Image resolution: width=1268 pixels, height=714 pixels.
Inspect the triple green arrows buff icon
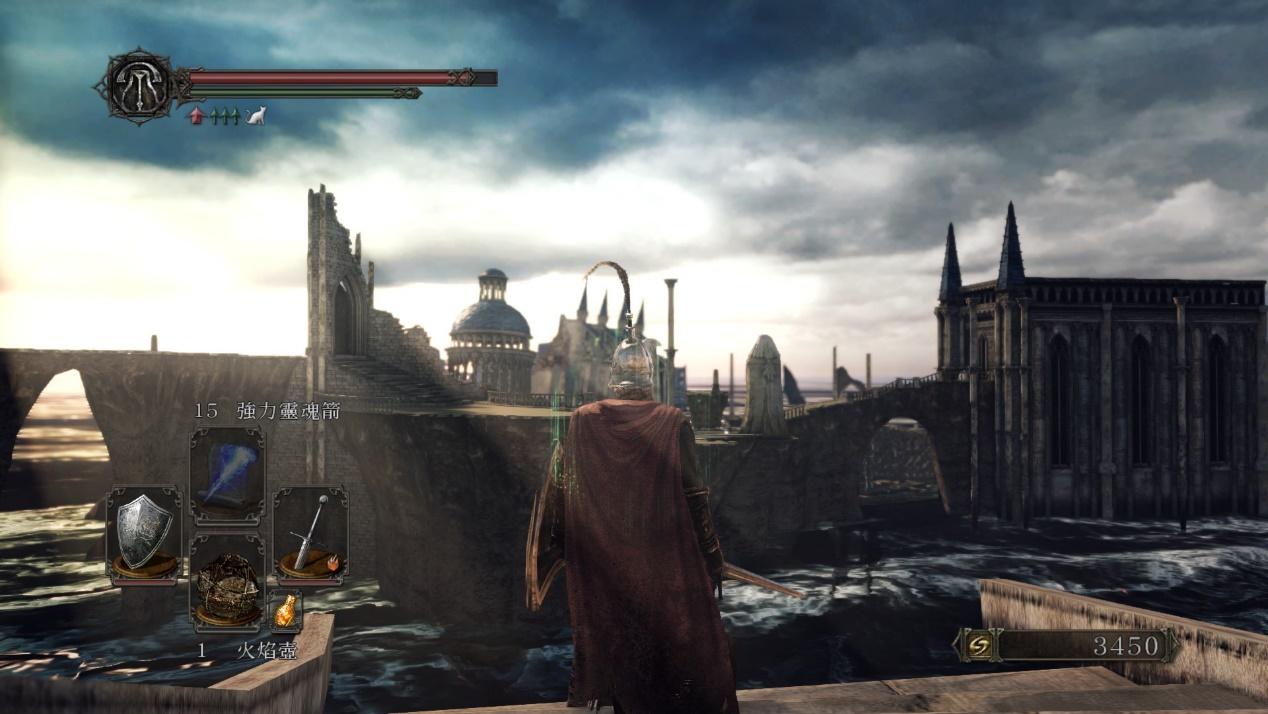(x=224, y=116)
